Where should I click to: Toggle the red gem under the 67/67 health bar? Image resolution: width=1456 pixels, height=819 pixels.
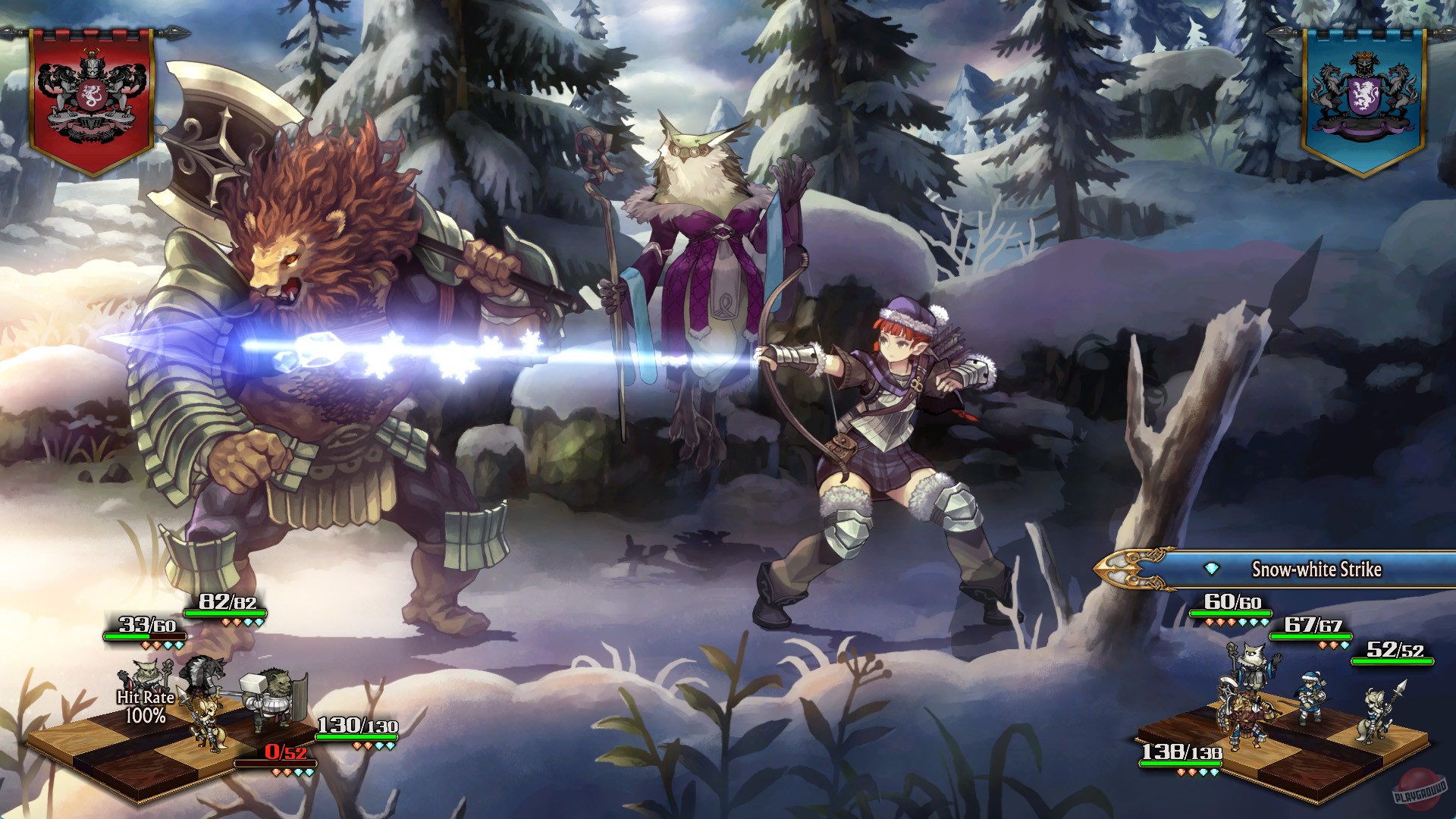click(x=1323, y=645)
